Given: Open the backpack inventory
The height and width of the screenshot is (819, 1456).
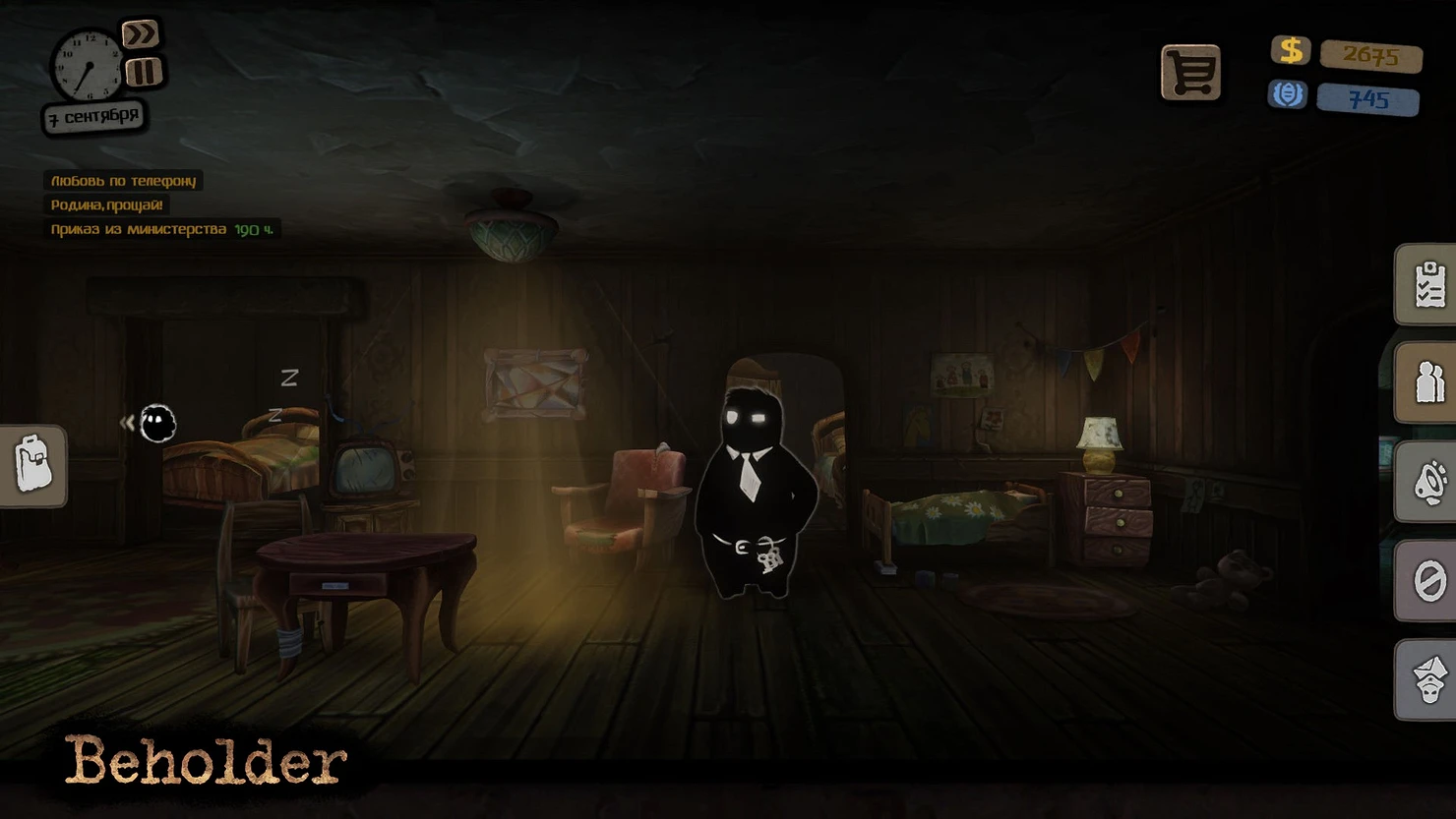Looking at the screenshot, I should (33, 465).
